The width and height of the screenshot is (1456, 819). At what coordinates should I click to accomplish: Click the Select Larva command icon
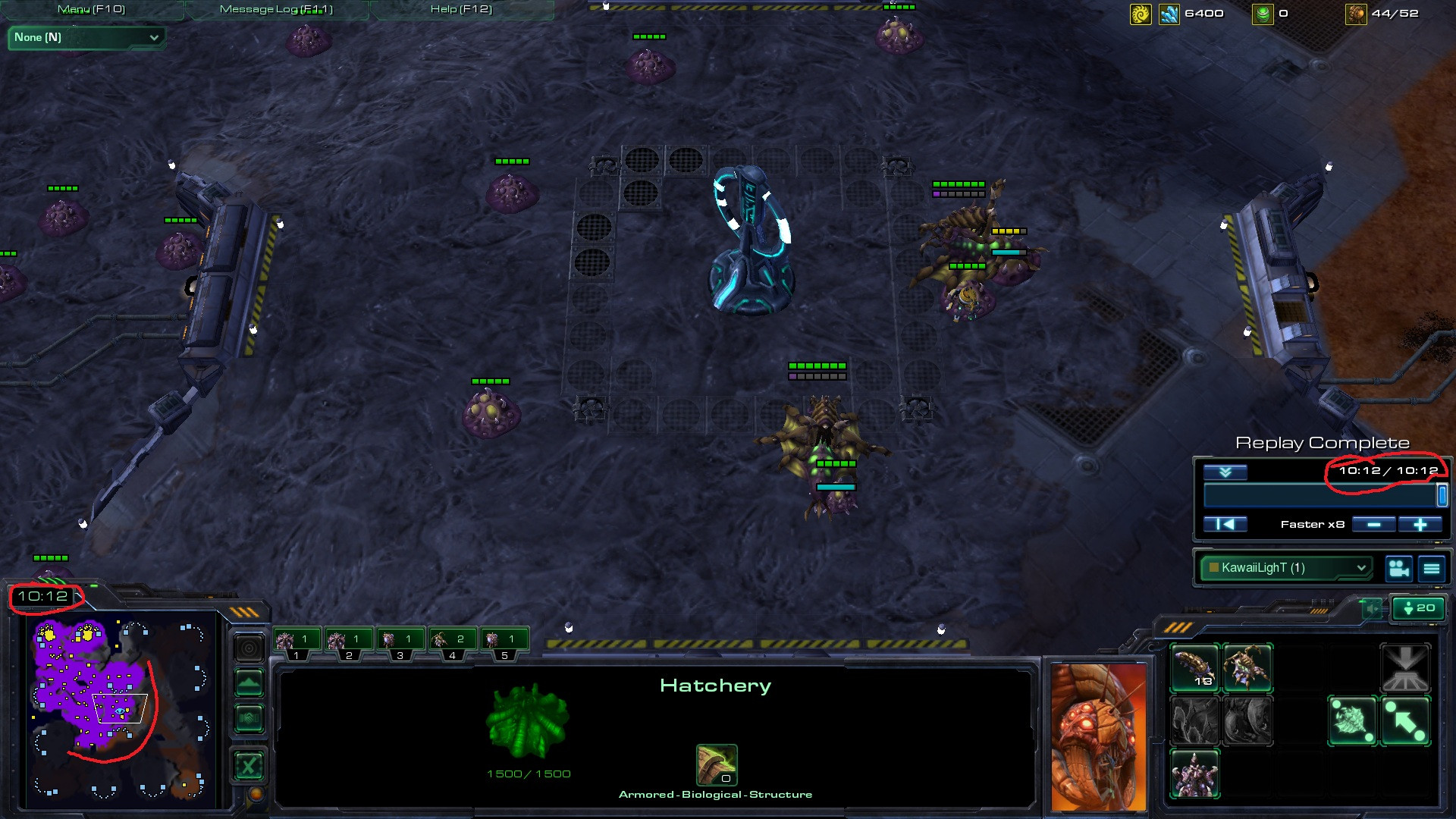(1195, 668)
